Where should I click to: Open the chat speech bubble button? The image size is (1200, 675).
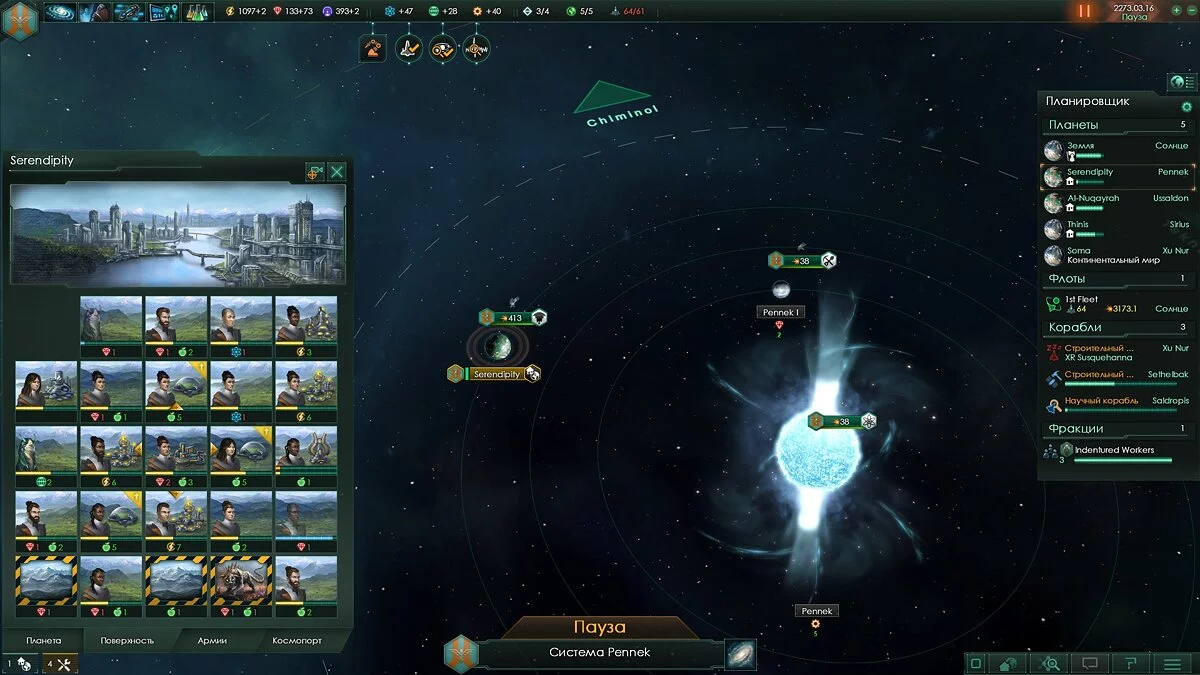(1090, 663)
